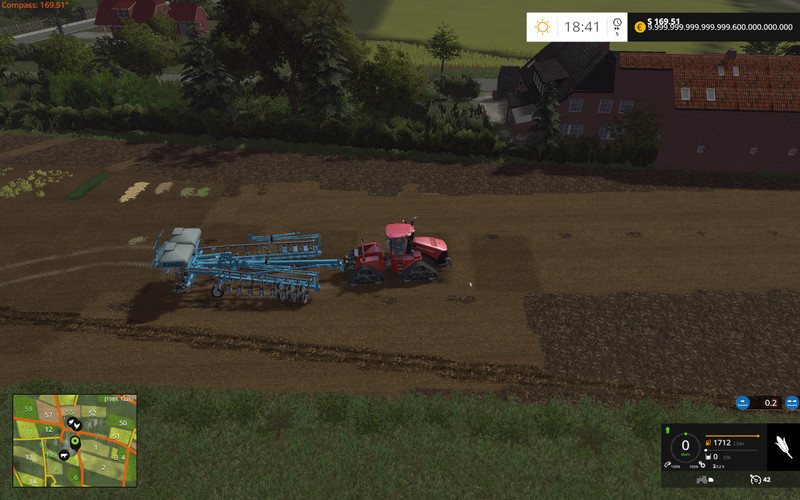Decrease the working value with left blue button
This screenshot has height=500, width=800.
pos(742,403)
